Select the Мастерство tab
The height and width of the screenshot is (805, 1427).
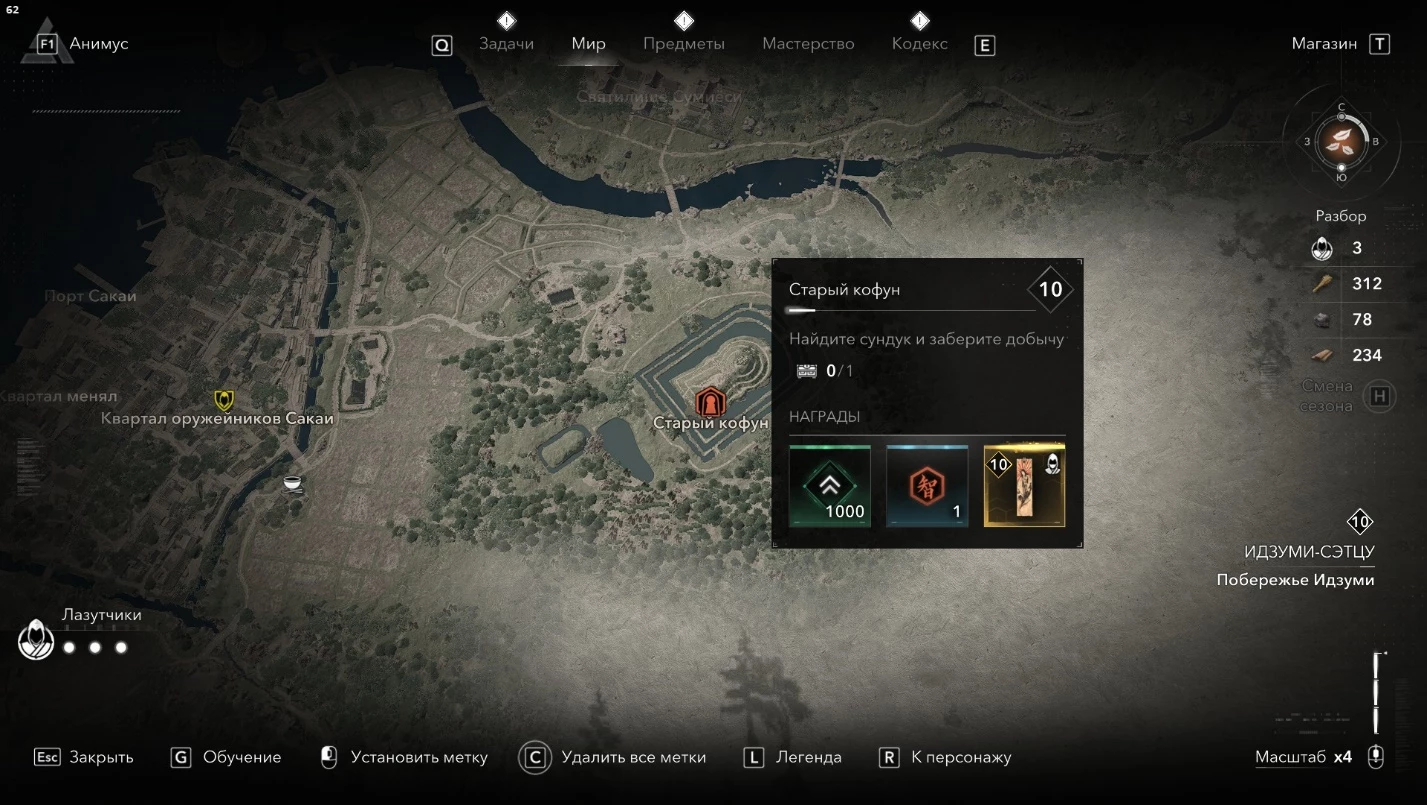coord(808,44)
